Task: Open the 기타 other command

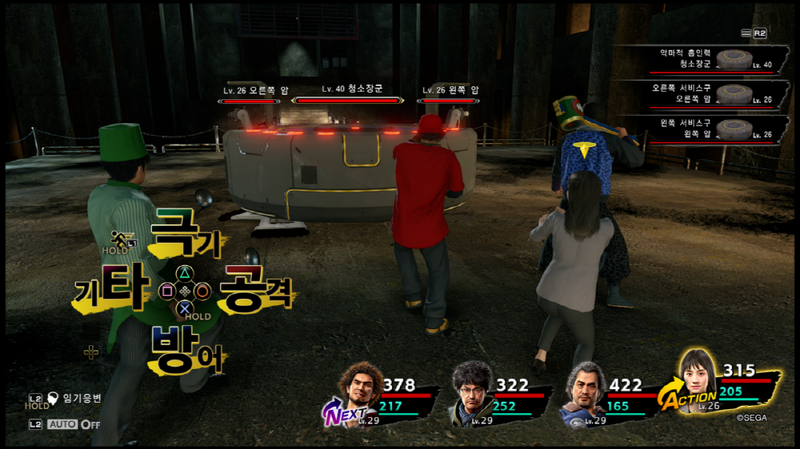Action: coord(110,292)
